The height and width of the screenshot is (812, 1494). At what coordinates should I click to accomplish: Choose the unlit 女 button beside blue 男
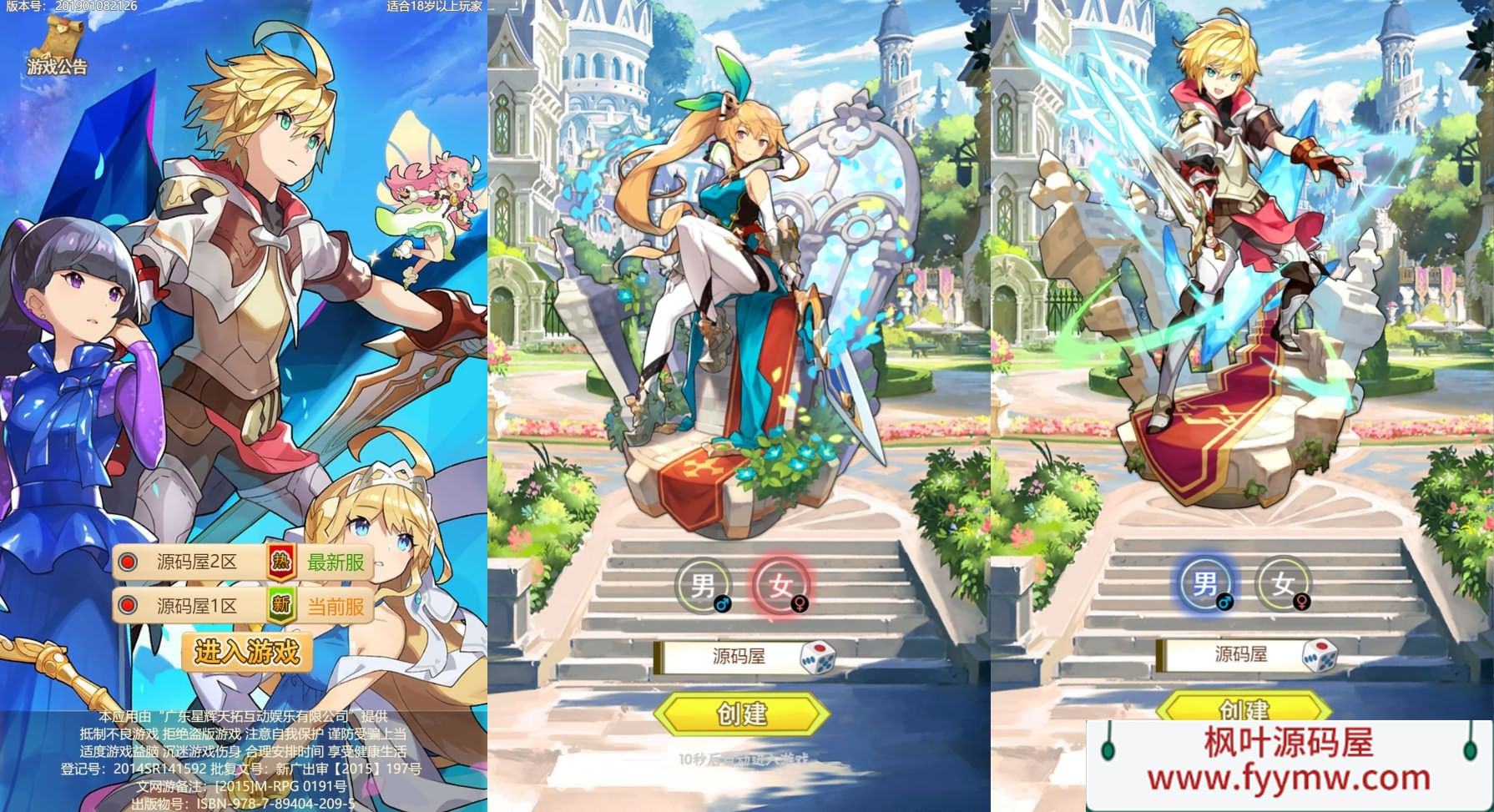coord(1283,583)
